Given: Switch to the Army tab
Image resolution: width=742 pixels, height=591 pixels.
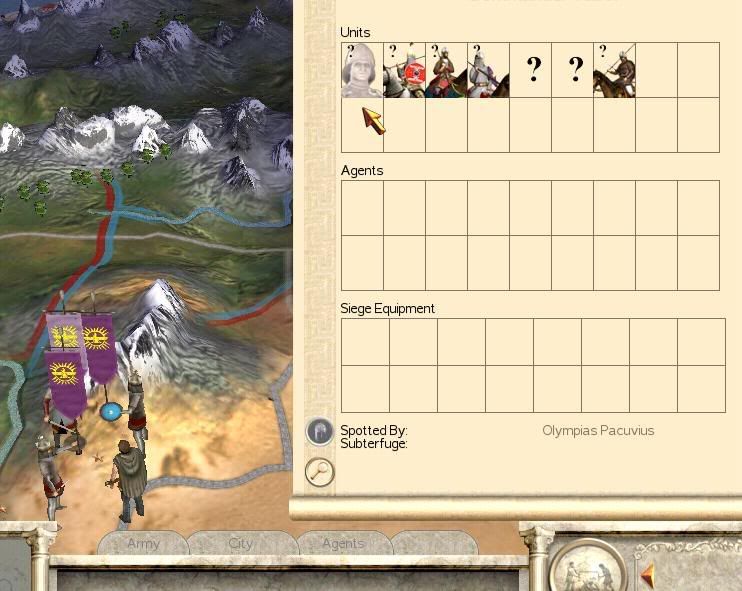Looking at the screenshot, I should 143,544.
